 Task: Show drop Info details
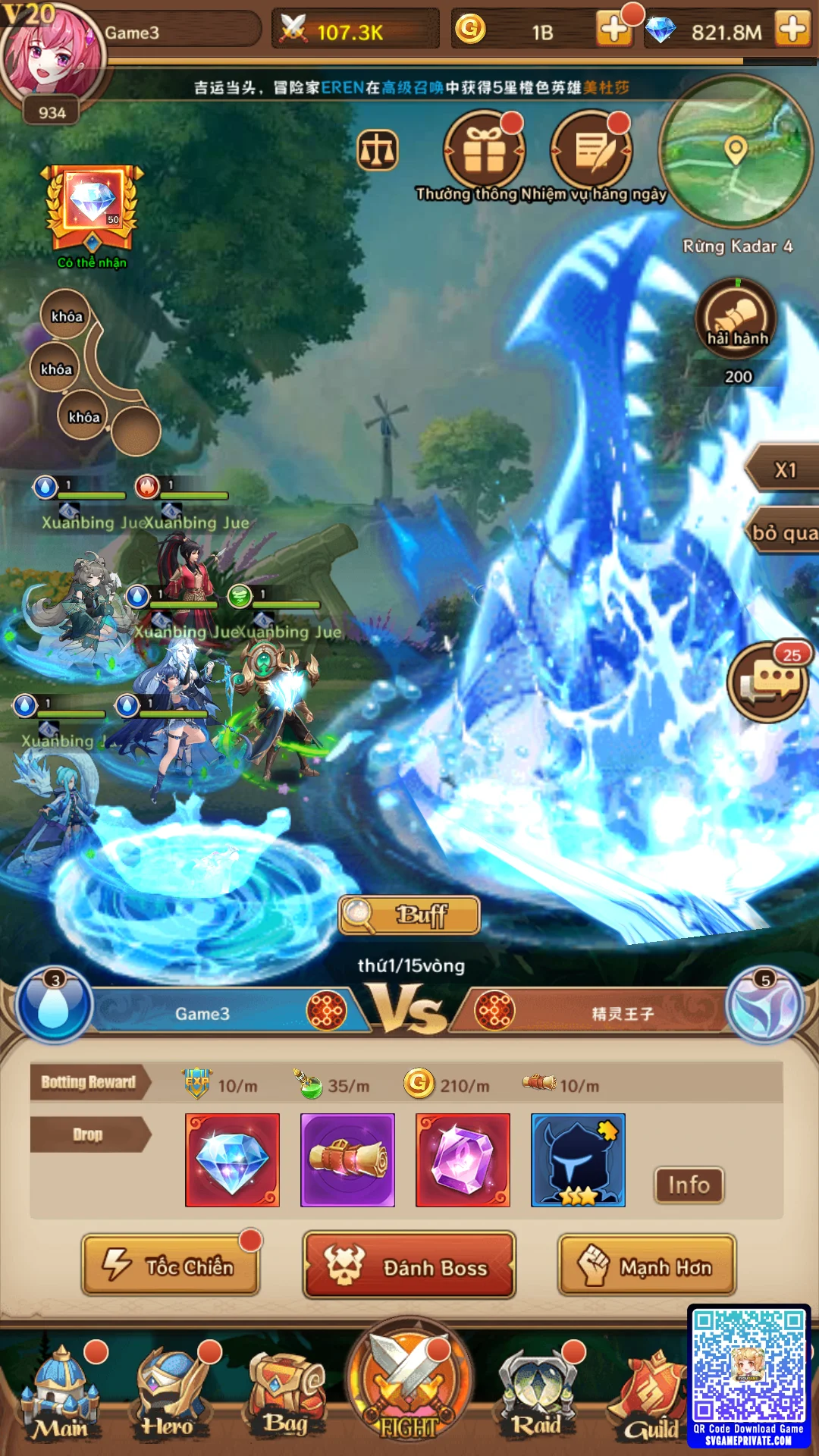(x=689, y=1185)
